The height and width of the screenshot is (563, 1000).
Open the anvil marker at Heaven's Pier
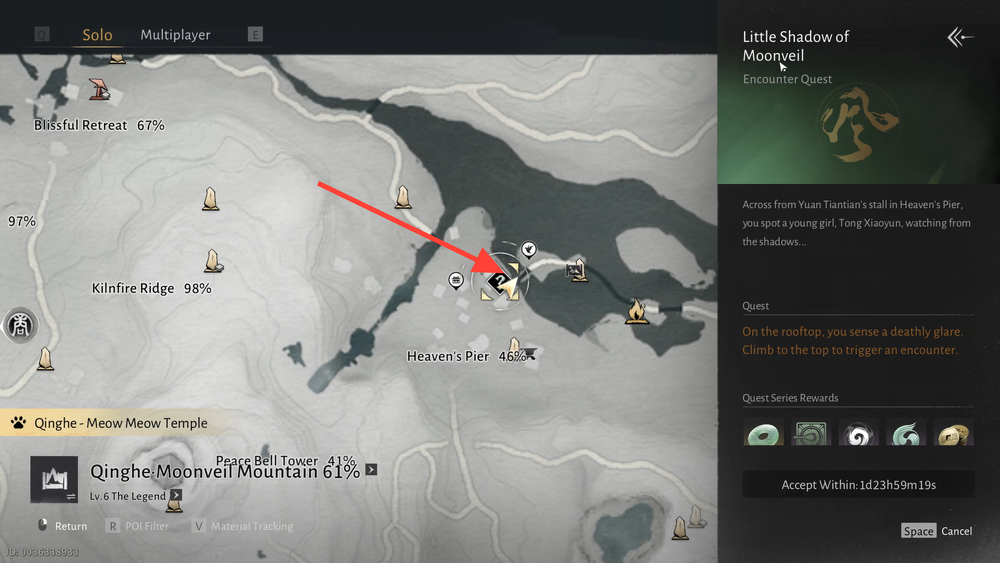click(x=530, y=353)
